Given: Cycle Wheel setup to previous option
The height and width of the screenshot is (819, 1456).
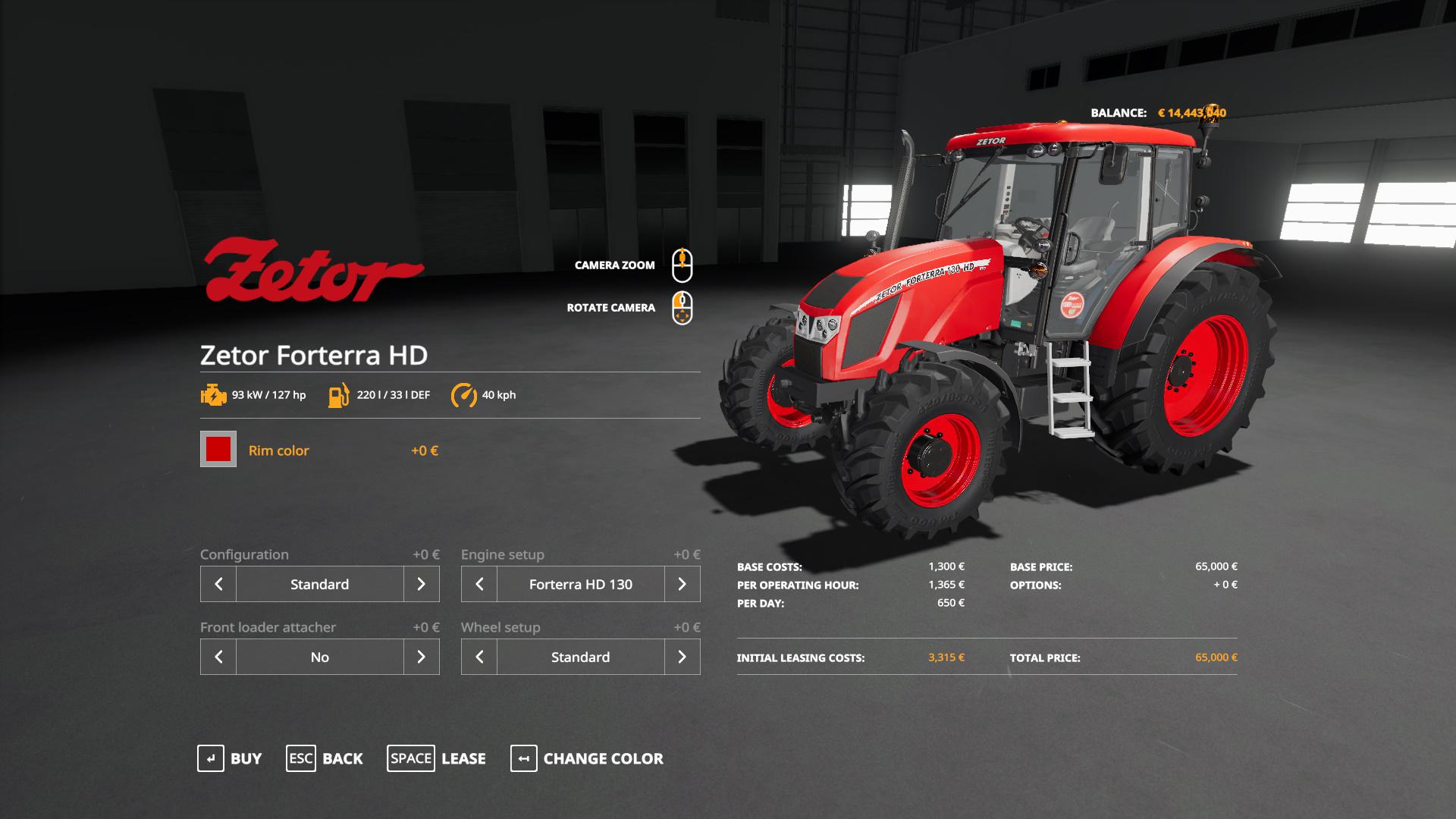Looking at the screenshot, I should tap(479, 657).
